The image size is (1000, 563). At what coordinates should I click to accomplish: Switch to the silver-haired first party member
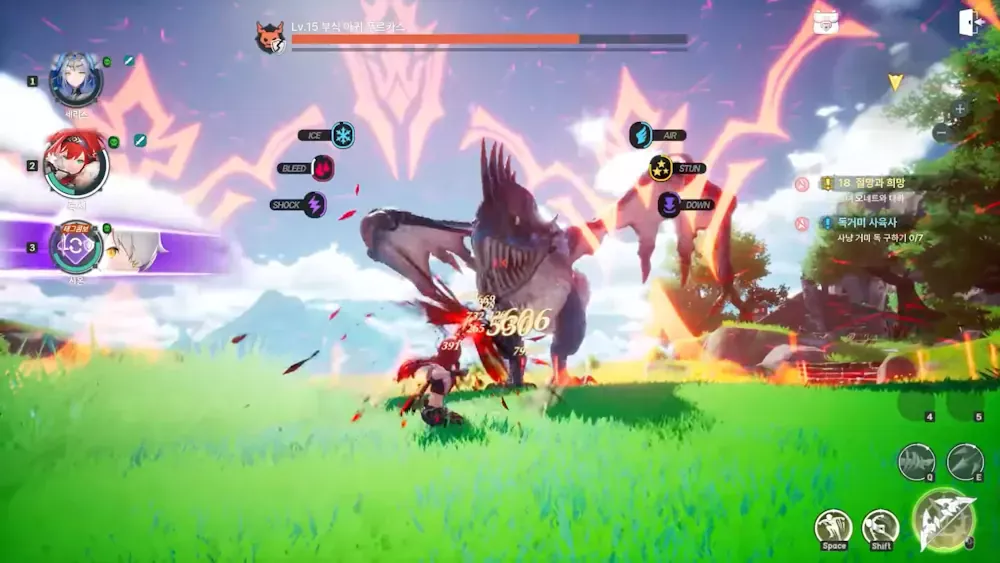pyautogui.click(x=76, y=80)
